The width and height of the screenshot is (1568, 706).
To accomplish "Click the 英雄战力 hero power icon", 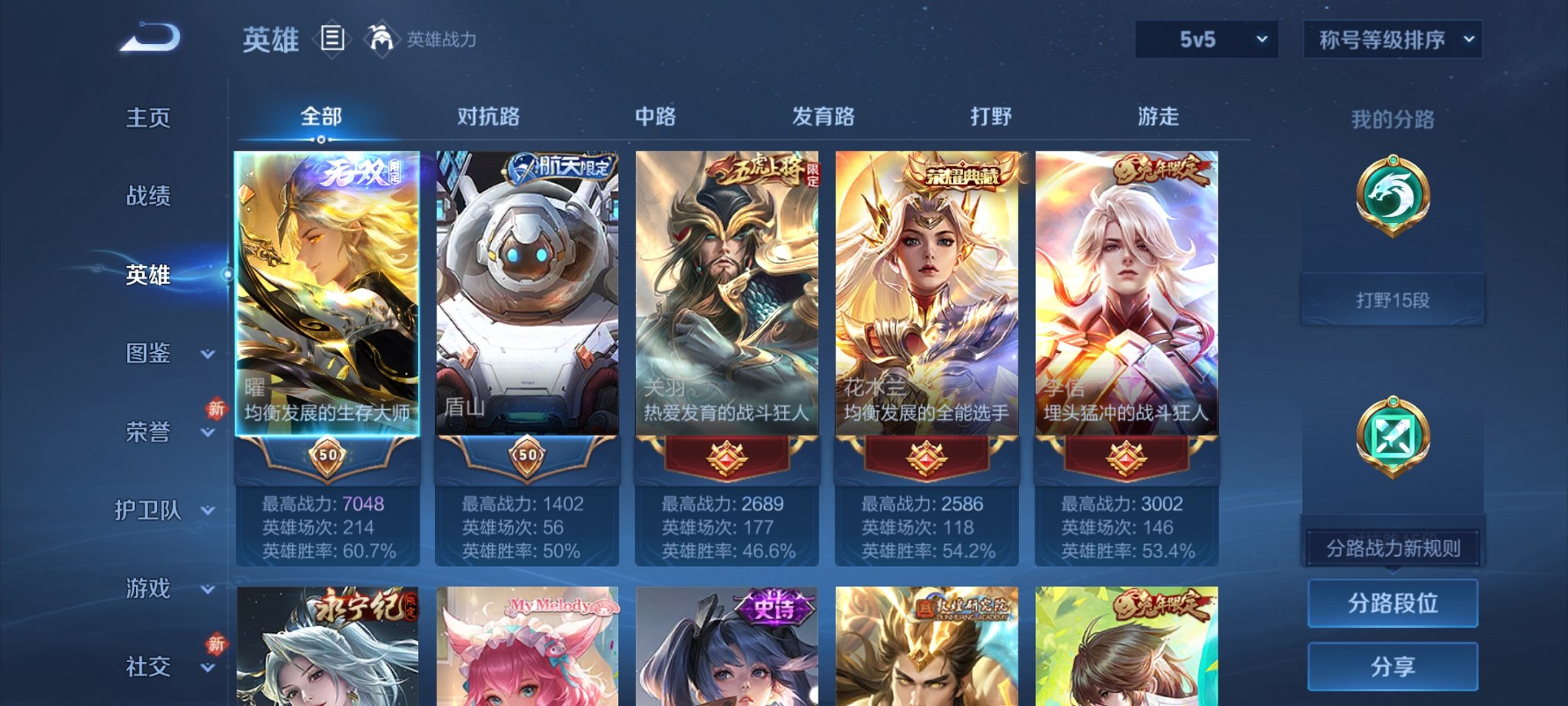I will pyautogui.click(x=384, y=36).
